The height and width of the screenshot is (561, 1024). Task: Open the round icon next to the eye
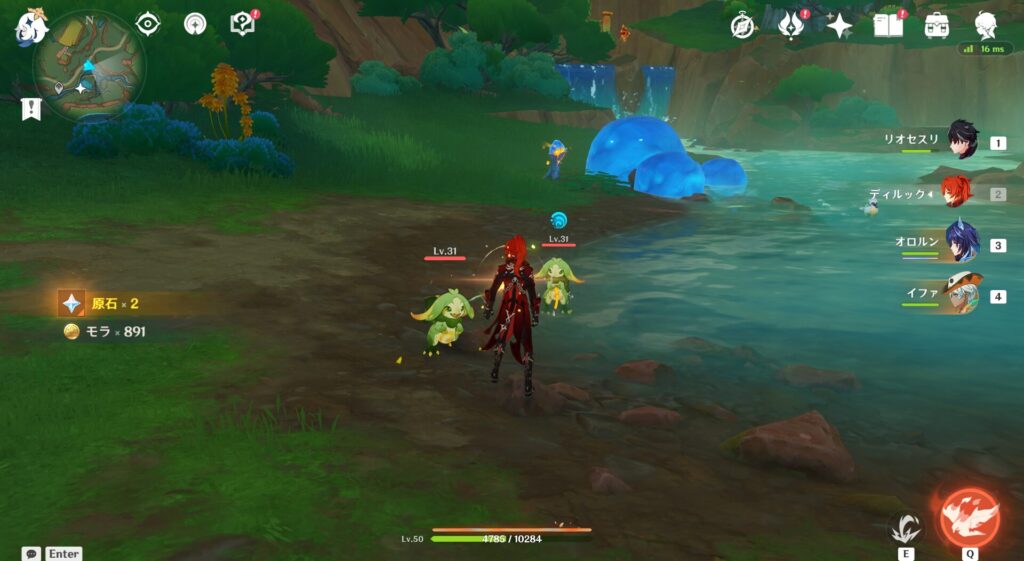point(195,24)
